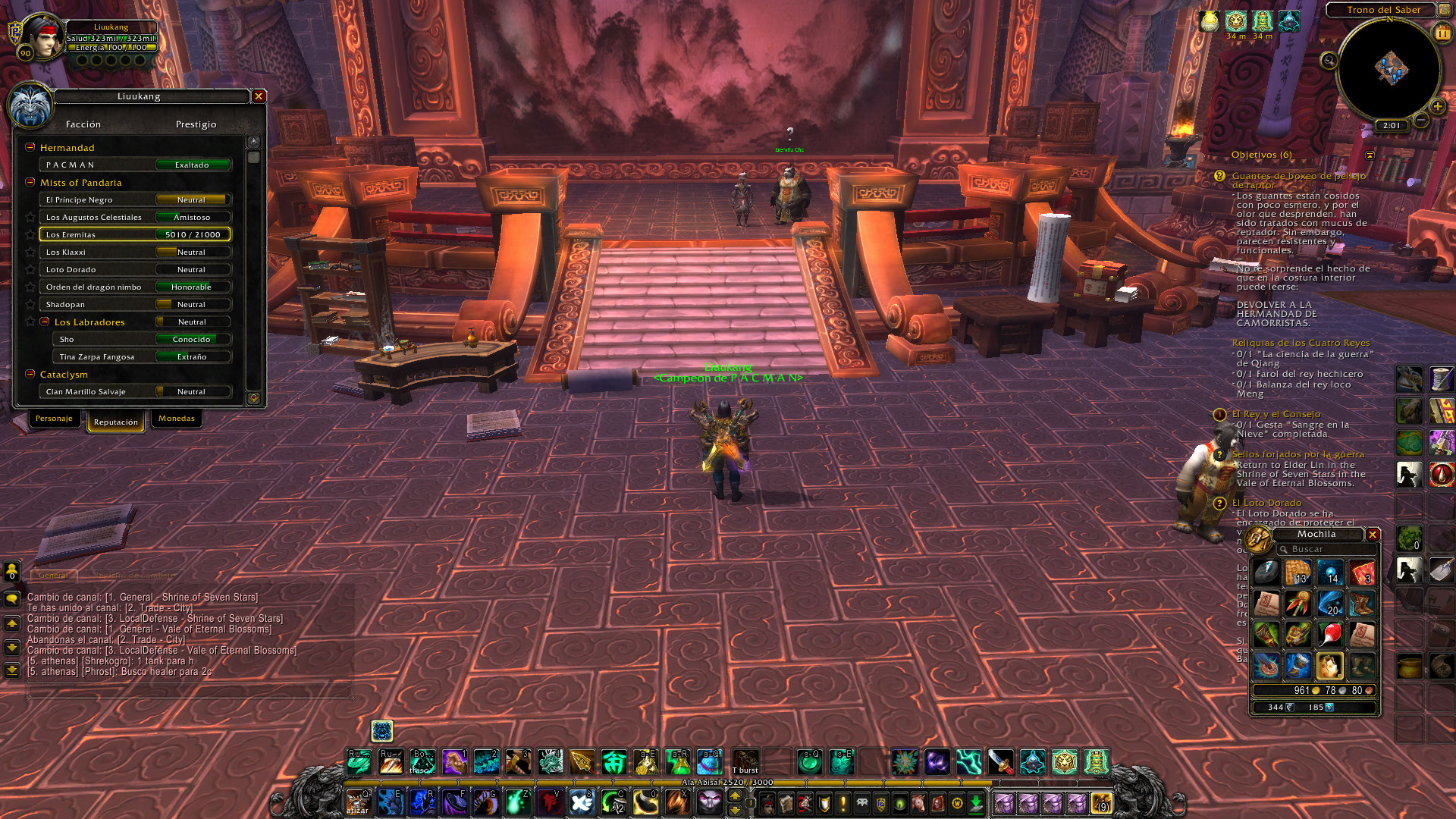Image resolution: width=1456 pixels, height=819 pixels.
Task: Toggle the star checkbox beside Loto Dorado
Action: [30, 269]
